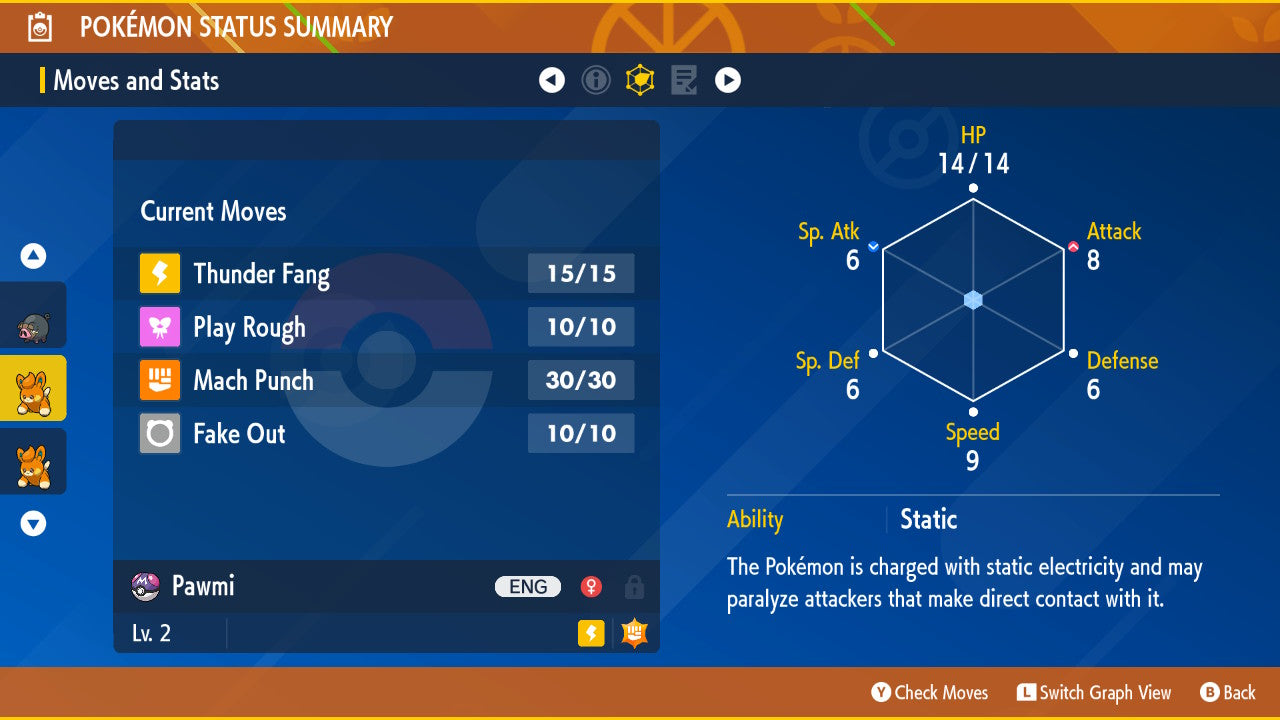This screenshot has height=720, width=1280.
Task: Select the Lechonk party thumbnail
Action: [x=33, y=316]
